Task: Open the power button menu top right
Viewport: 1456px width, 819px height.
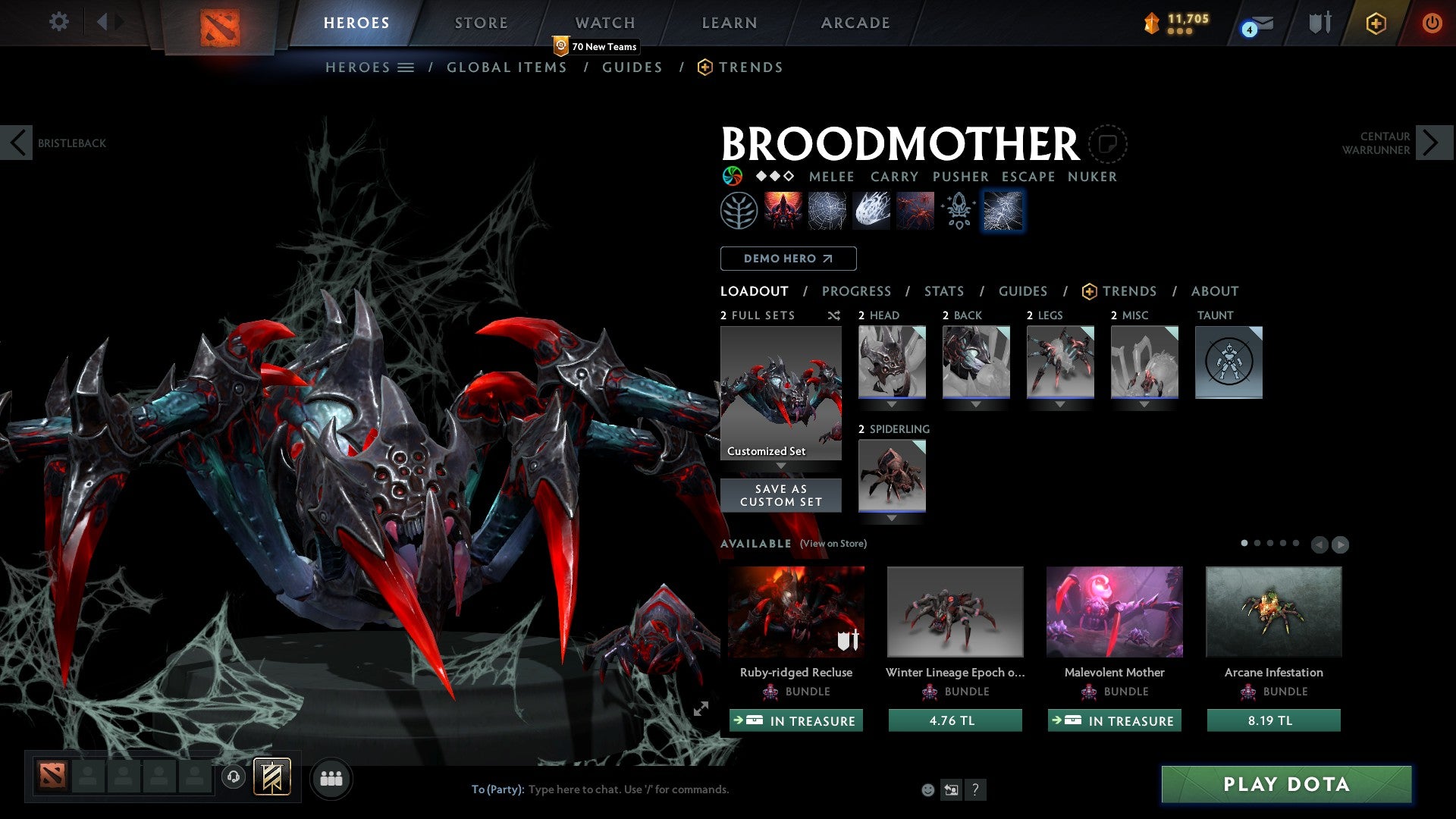Action: click(1432, 23)
